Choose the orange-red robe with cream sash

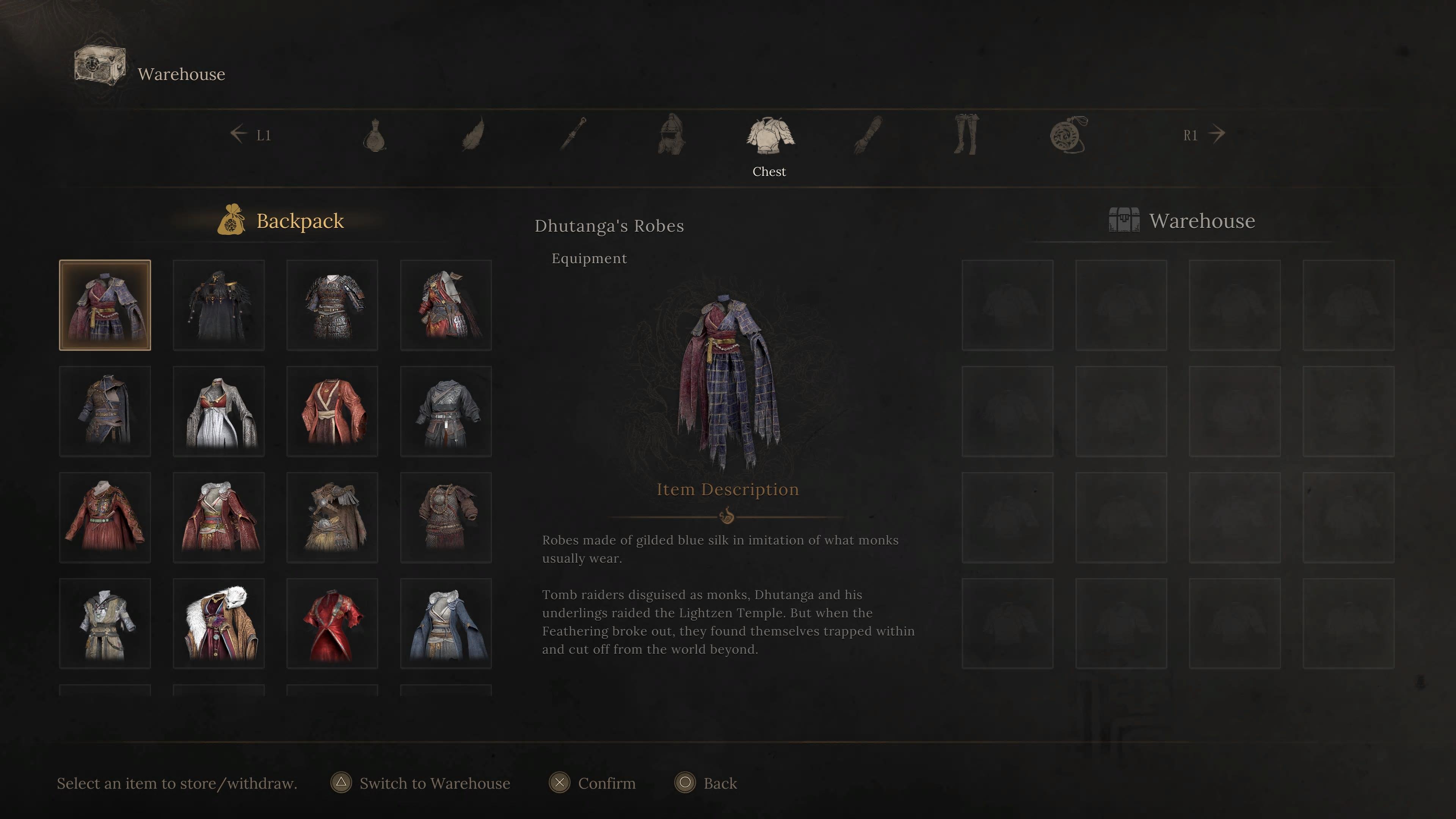333,411
